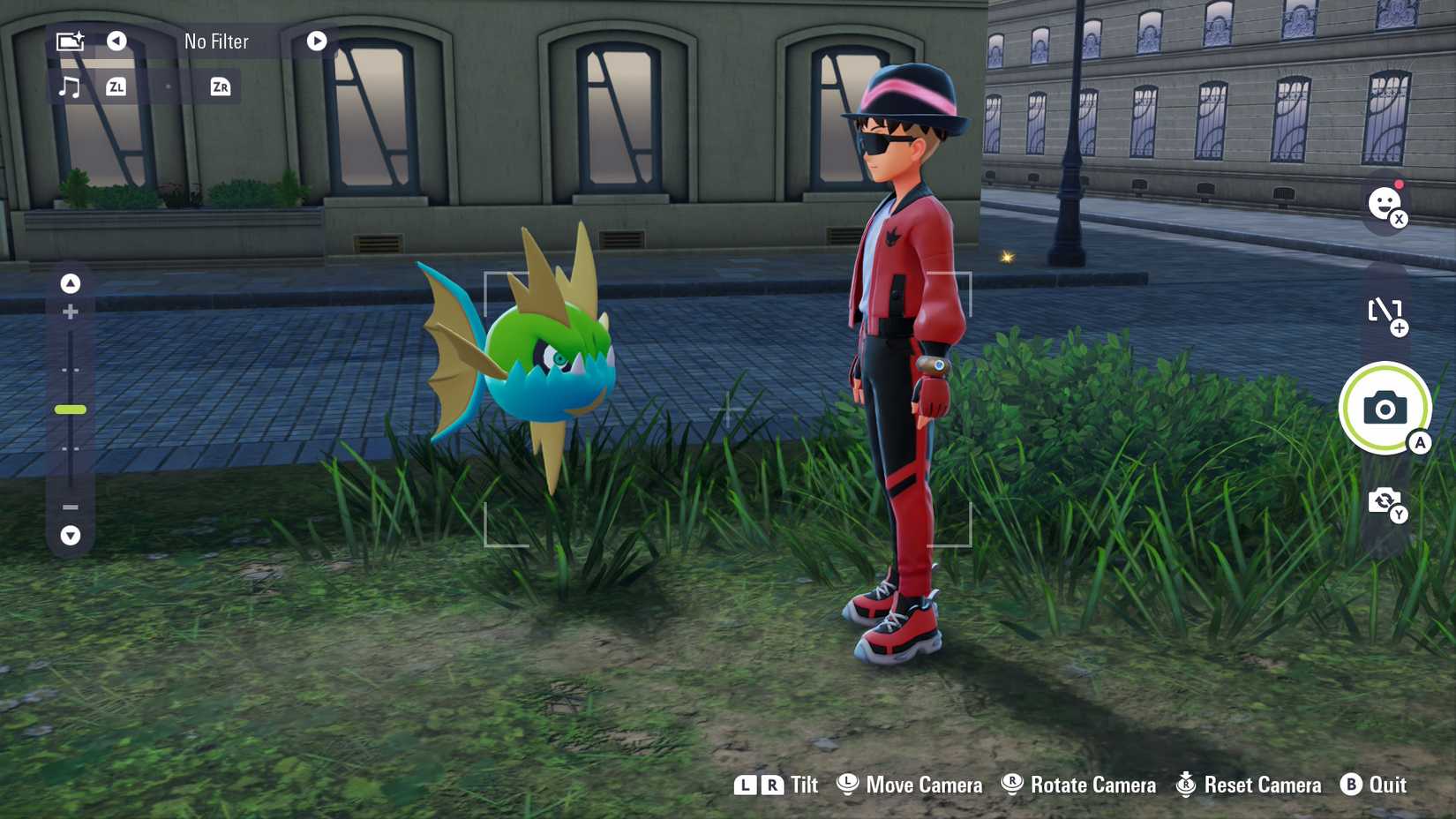
Task: Click the ZR shoulder button badge
Action: click(218, 86)
